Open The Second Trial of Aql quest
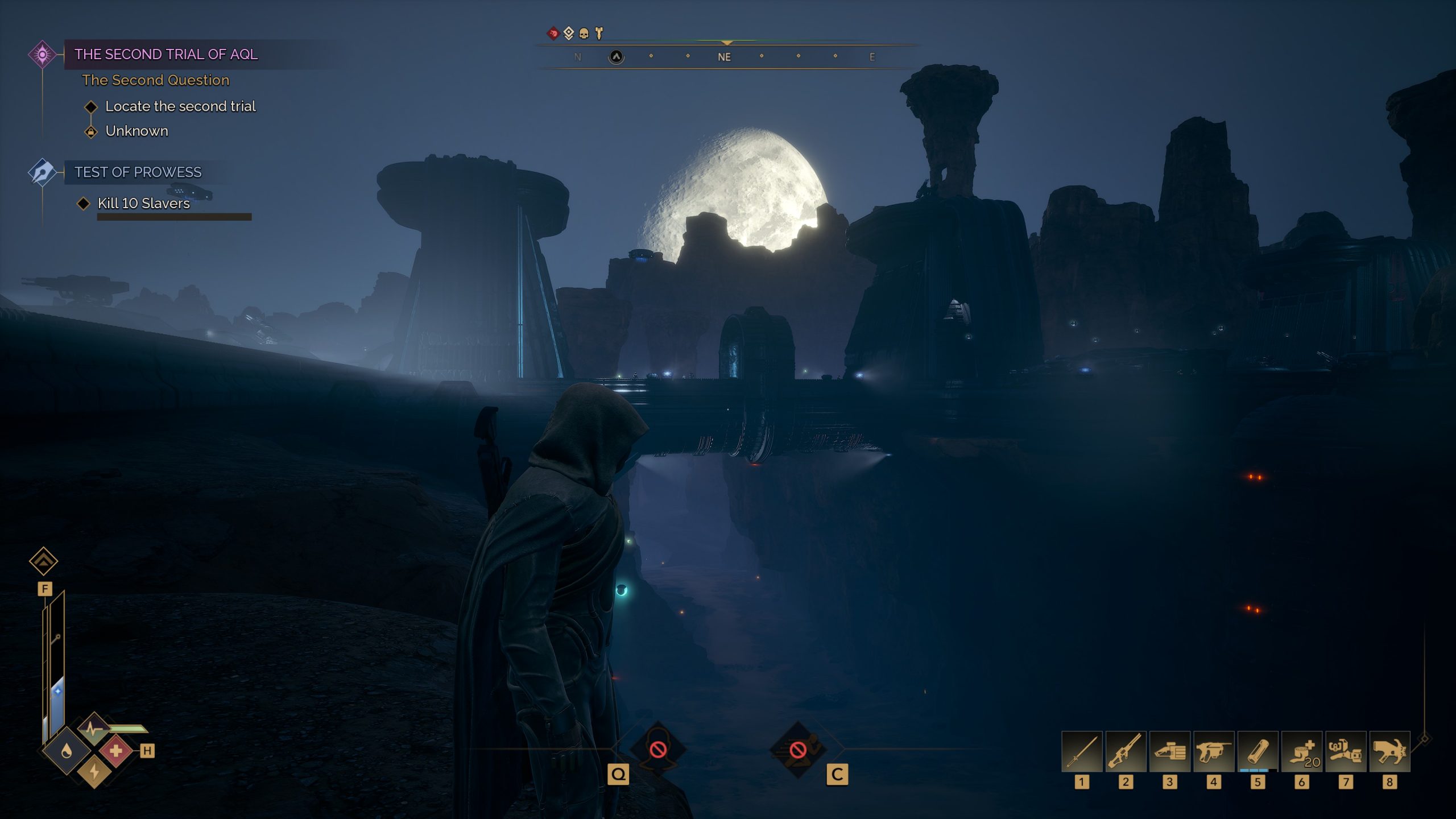The width and height of the screenshot is (1456, 819). 166,55
